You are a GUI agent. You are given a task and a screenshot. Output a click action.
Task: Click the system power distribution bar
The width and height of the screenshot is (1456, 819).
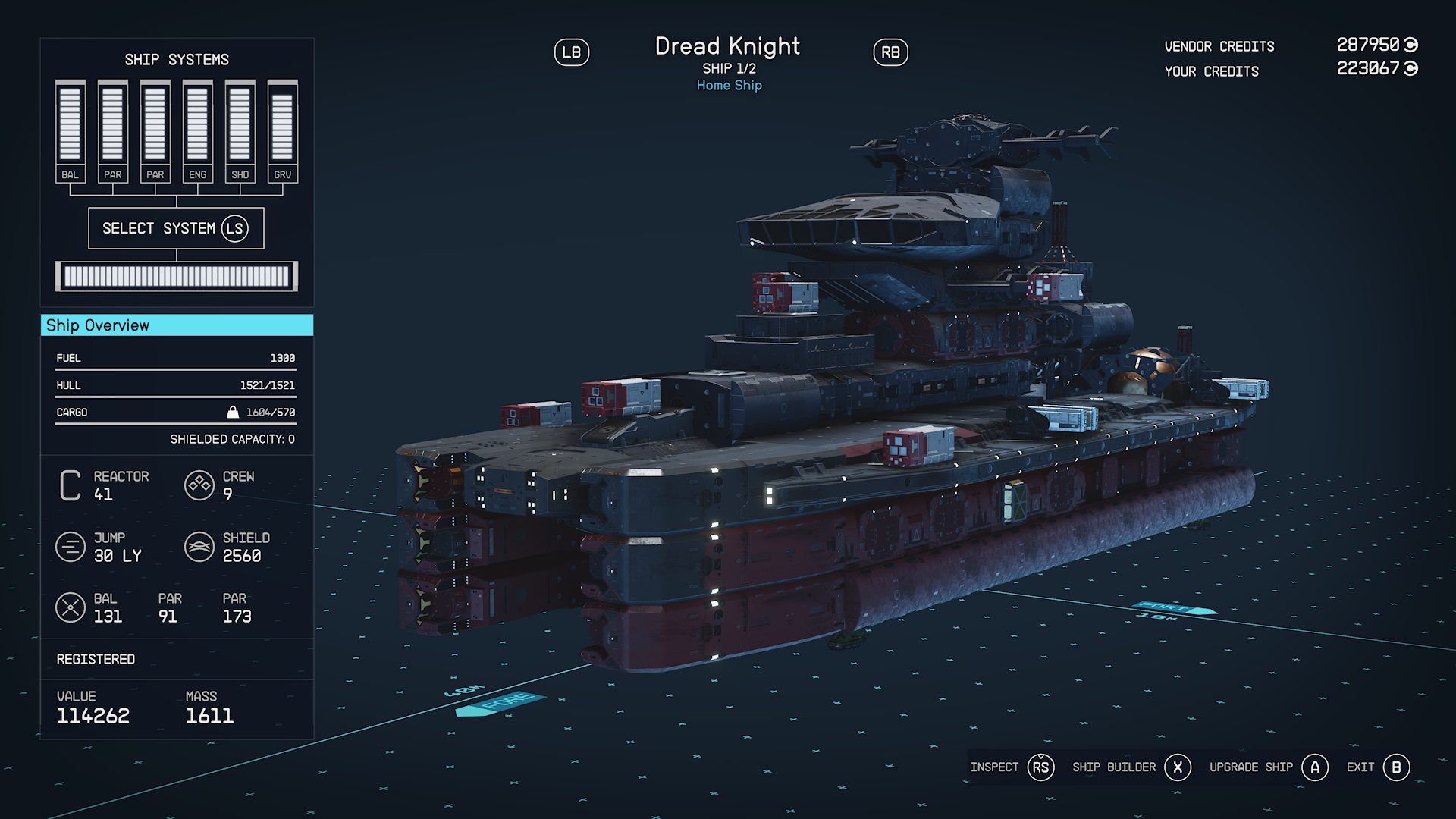pyautogui.click(x=177, y=277)
